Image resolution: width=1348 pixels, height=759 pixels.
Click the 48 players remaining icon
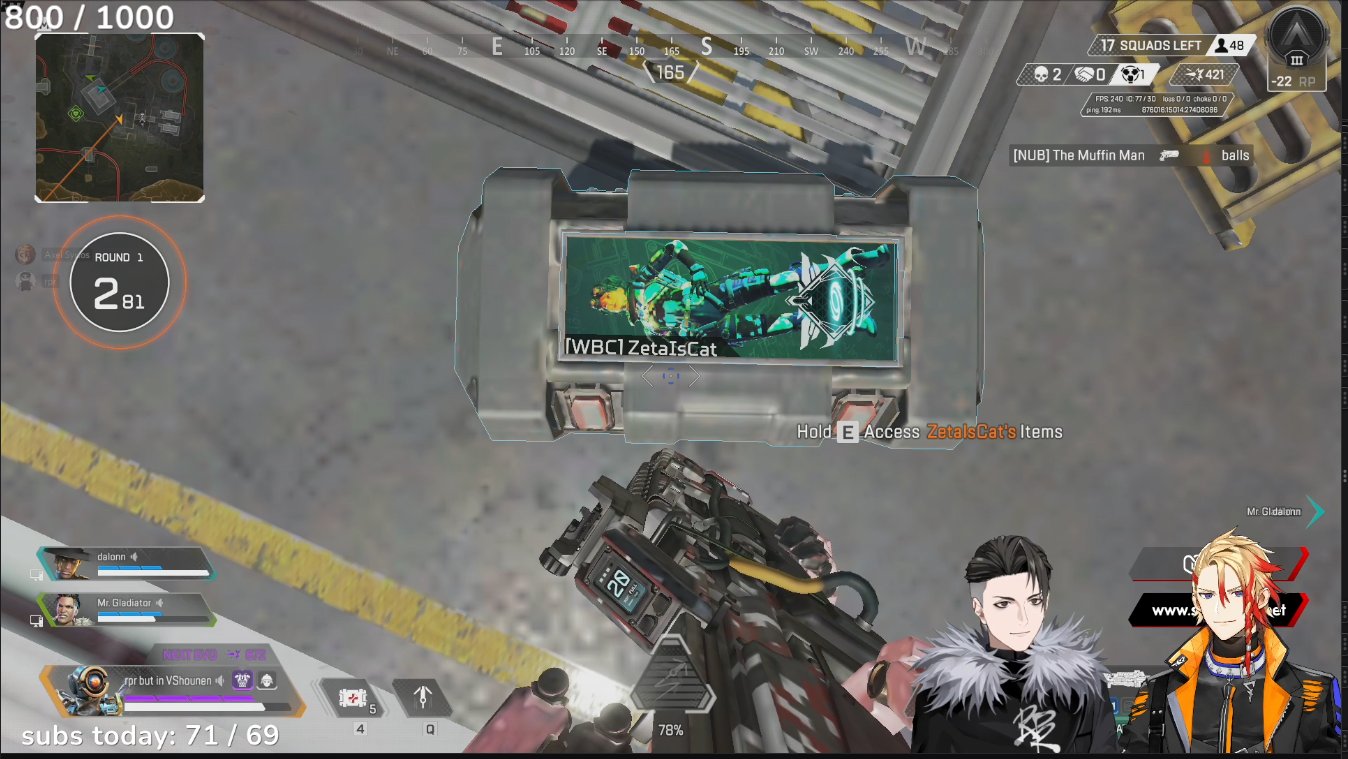1222,47
